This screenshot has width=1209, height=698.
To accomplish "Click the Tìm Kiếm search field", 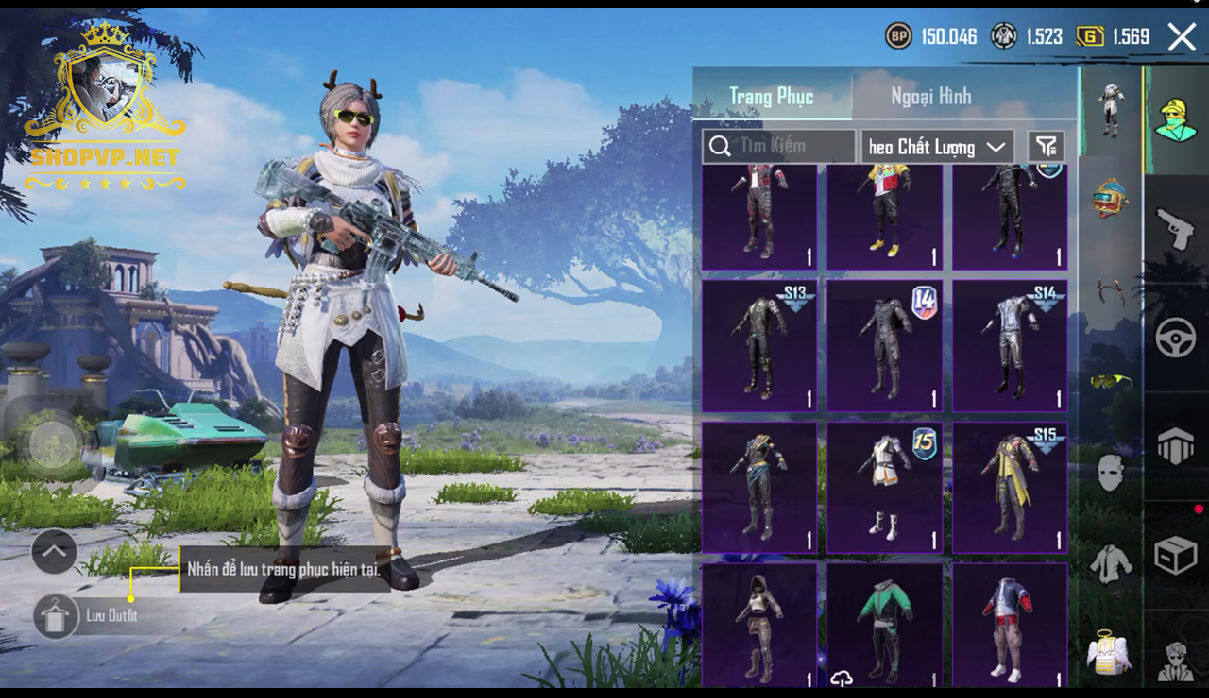I will coord(779,146).
